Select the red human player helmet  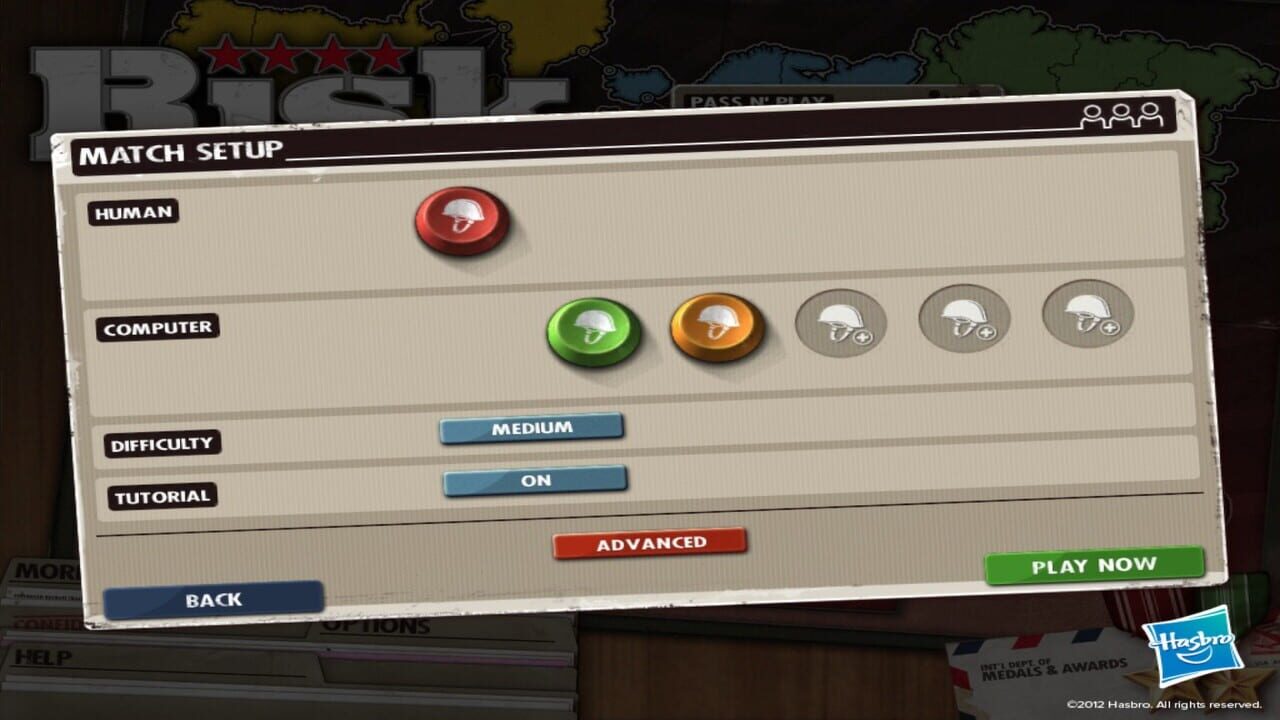pyautogui.click(x=461, y=222)
